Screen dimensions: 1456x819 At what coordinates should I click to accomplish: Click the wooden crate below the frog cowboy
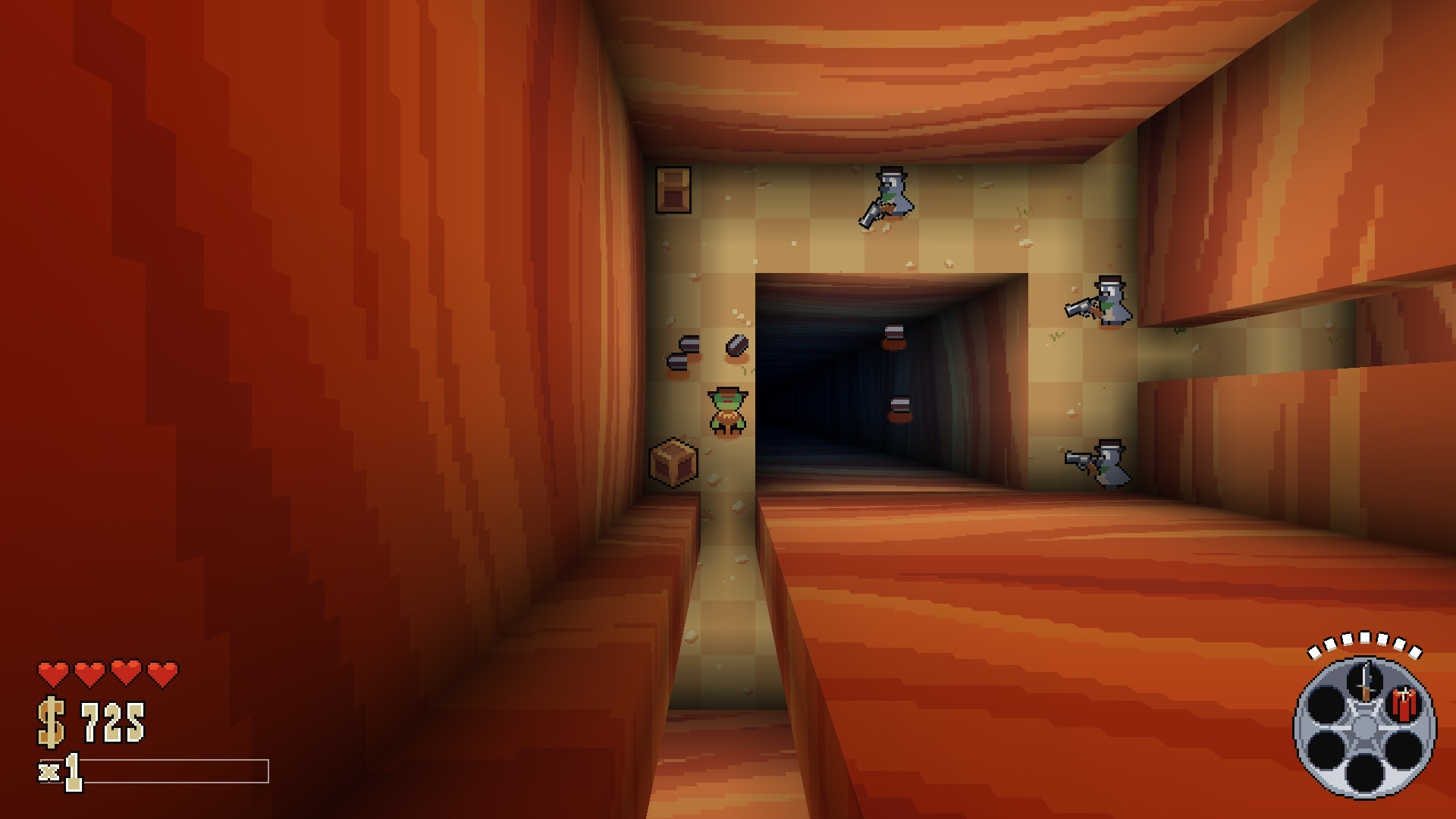point(673,462)
